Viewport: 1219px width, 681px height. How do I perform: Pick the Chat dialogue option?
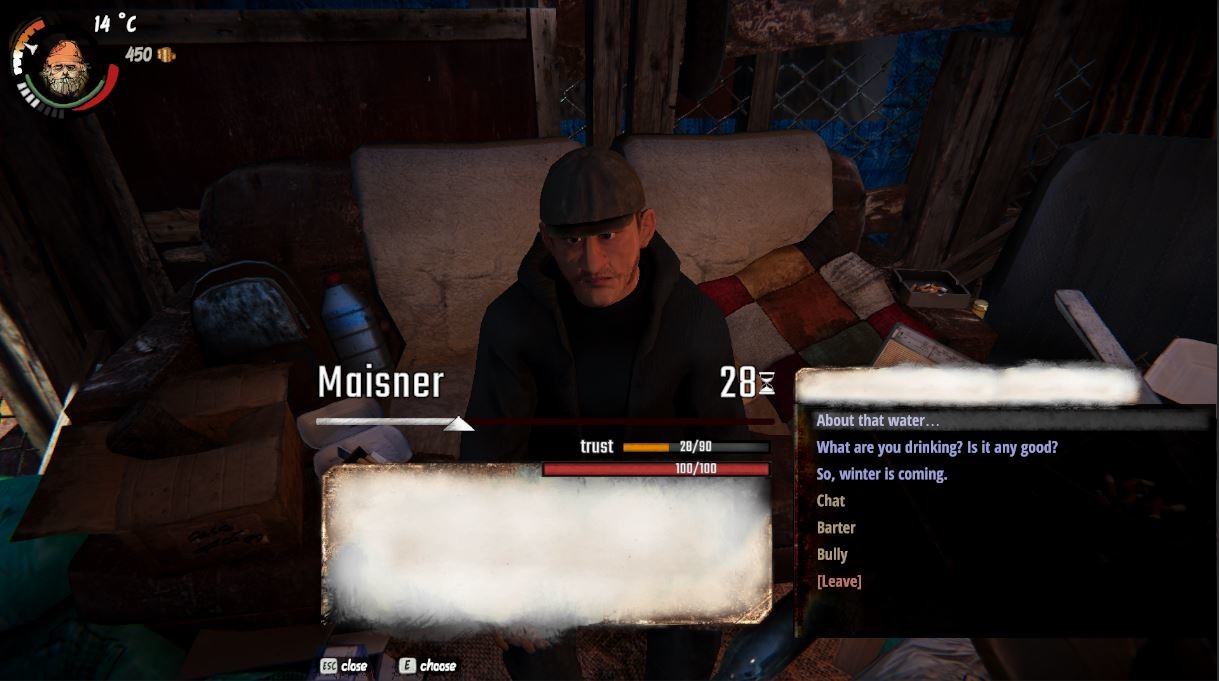[x=831, y=501]
